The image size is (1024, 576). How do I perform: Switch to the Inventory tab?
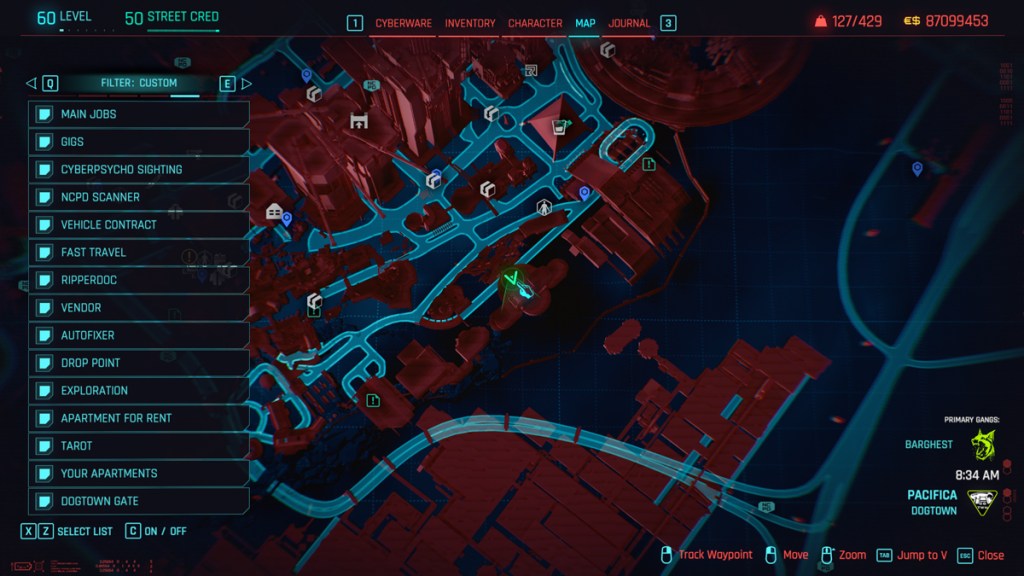click(x=469, y=23)
